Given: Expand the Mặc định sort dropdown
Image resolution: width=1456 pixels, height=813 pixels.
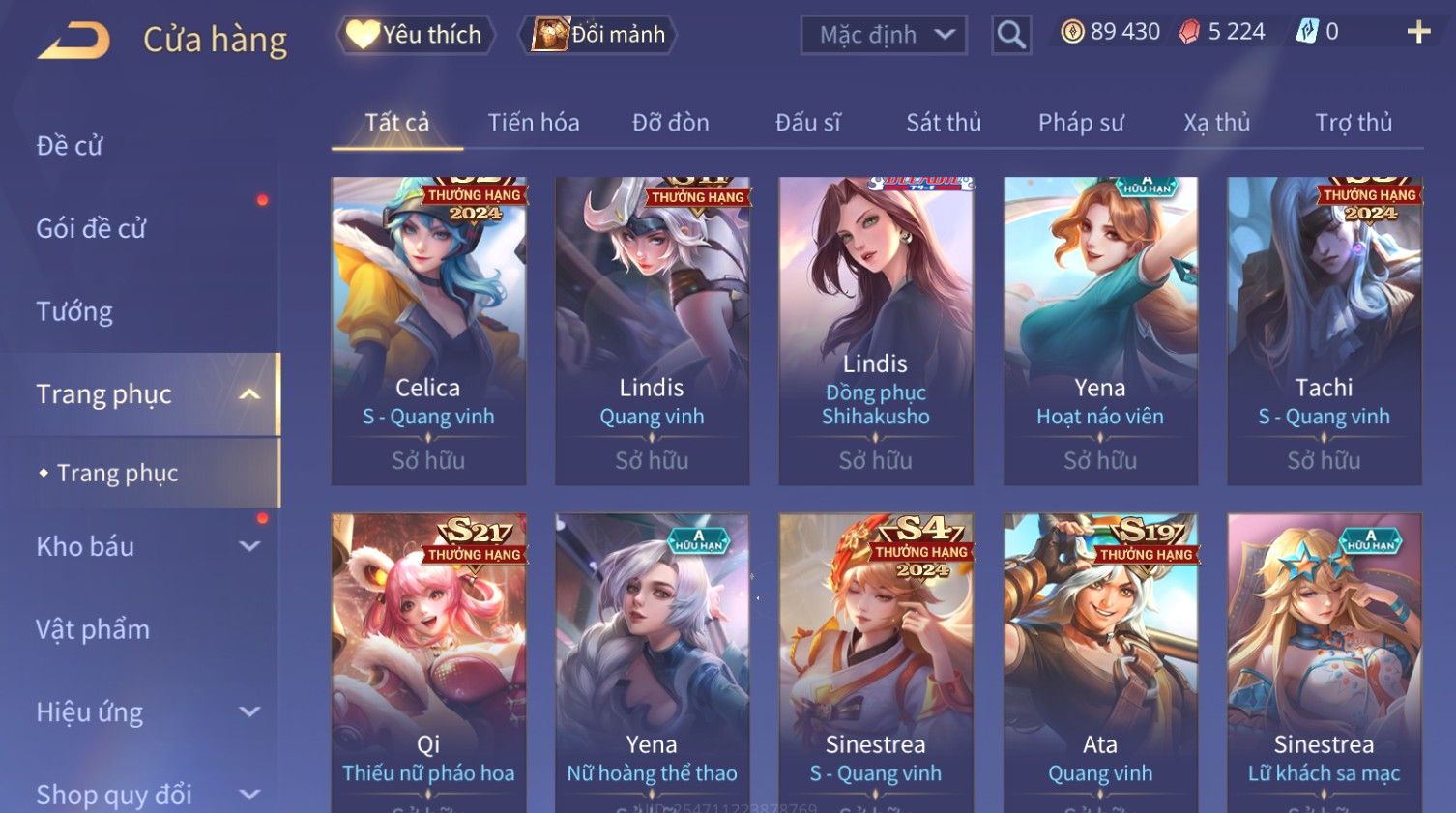Looking at the screenshot, I should coord(884,36).
